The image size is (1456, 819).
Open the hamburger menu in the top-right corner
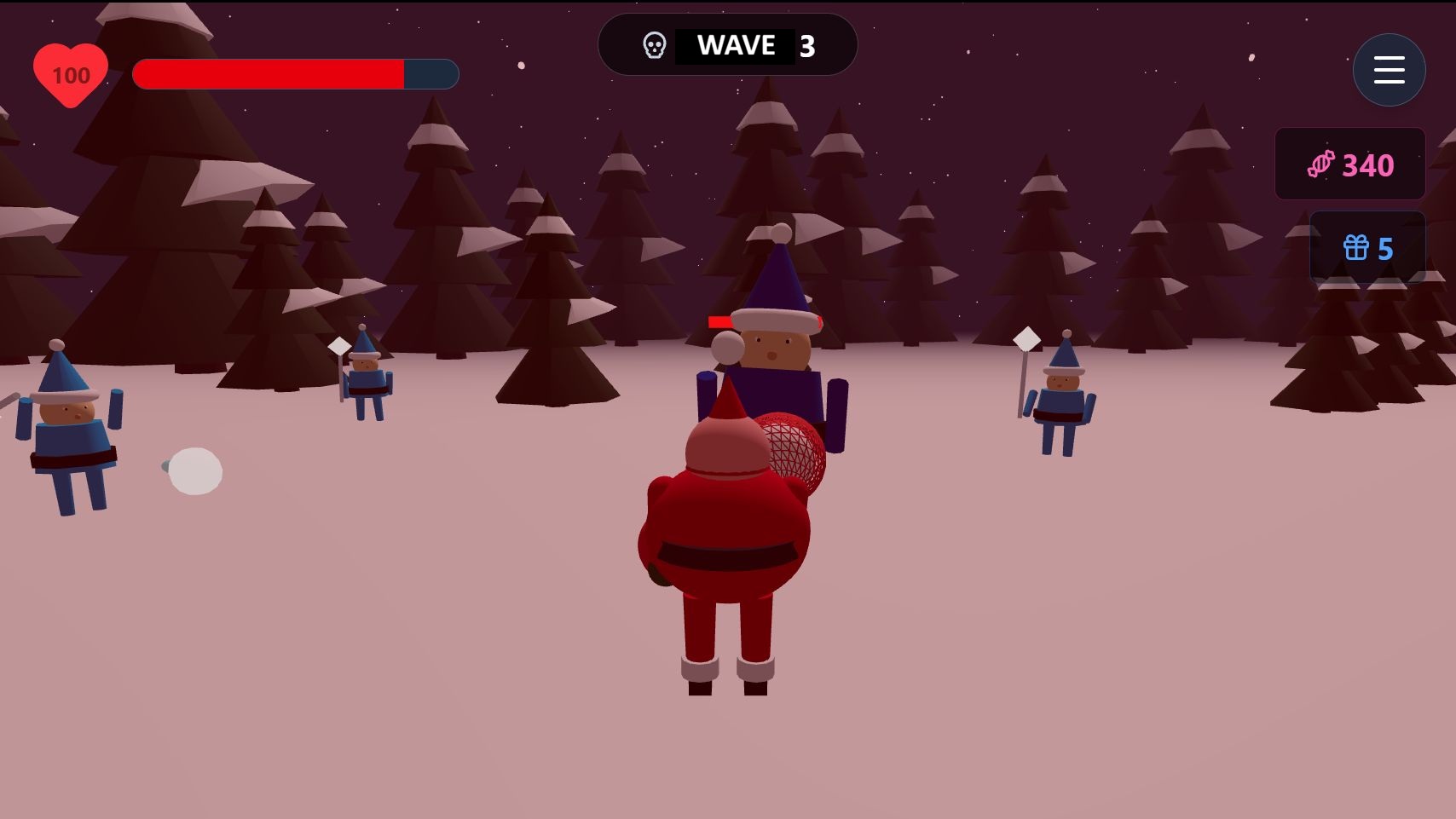[1389, 71]
